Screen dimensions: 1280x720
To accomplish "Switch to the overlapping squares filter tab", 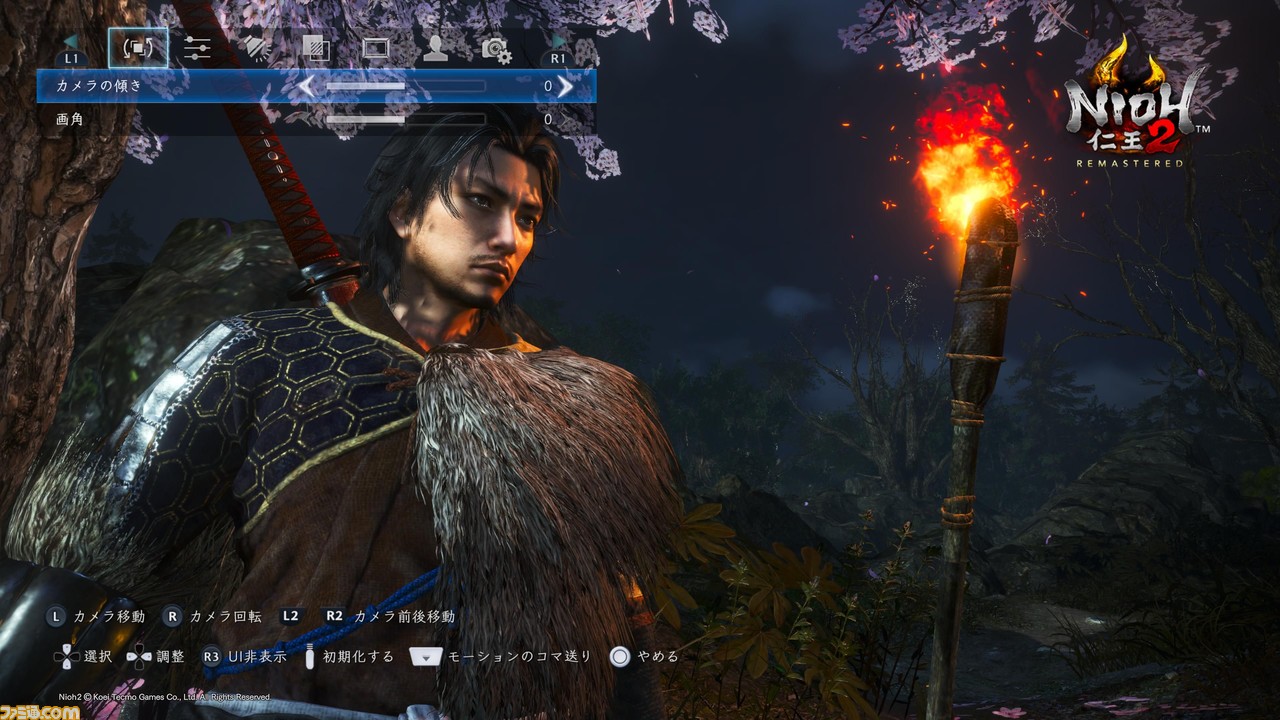I will click(316, 48).
